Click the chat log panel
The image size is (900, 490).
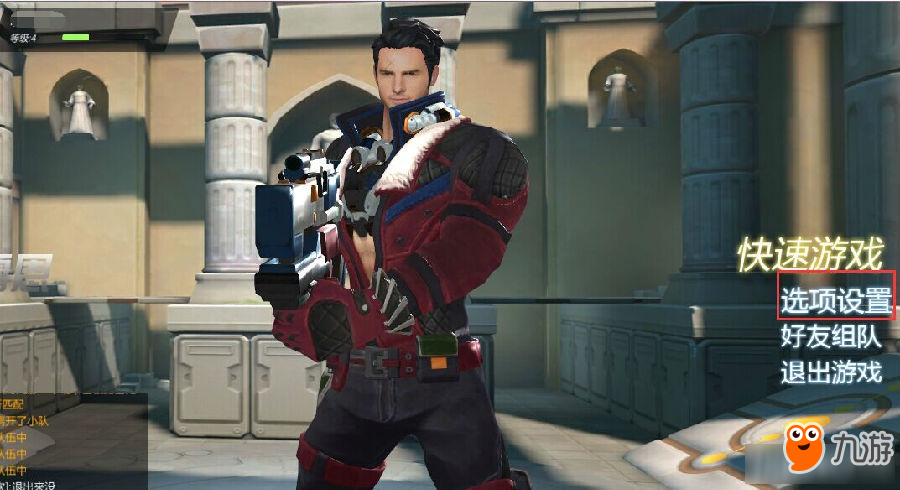72,440
